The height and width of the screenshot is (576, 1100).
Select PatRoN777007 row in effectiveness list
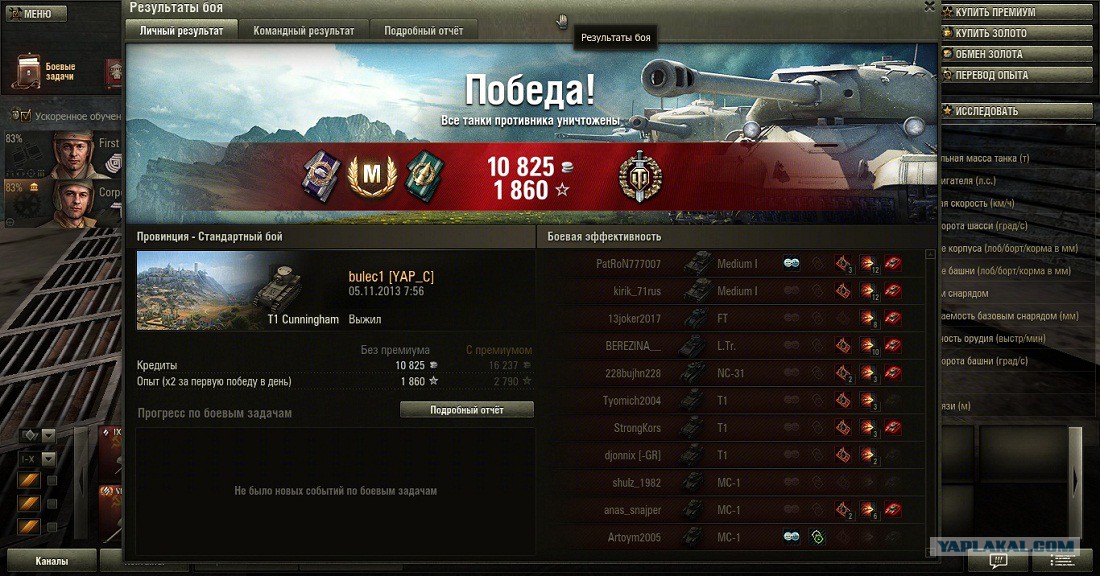pos(730,264)
